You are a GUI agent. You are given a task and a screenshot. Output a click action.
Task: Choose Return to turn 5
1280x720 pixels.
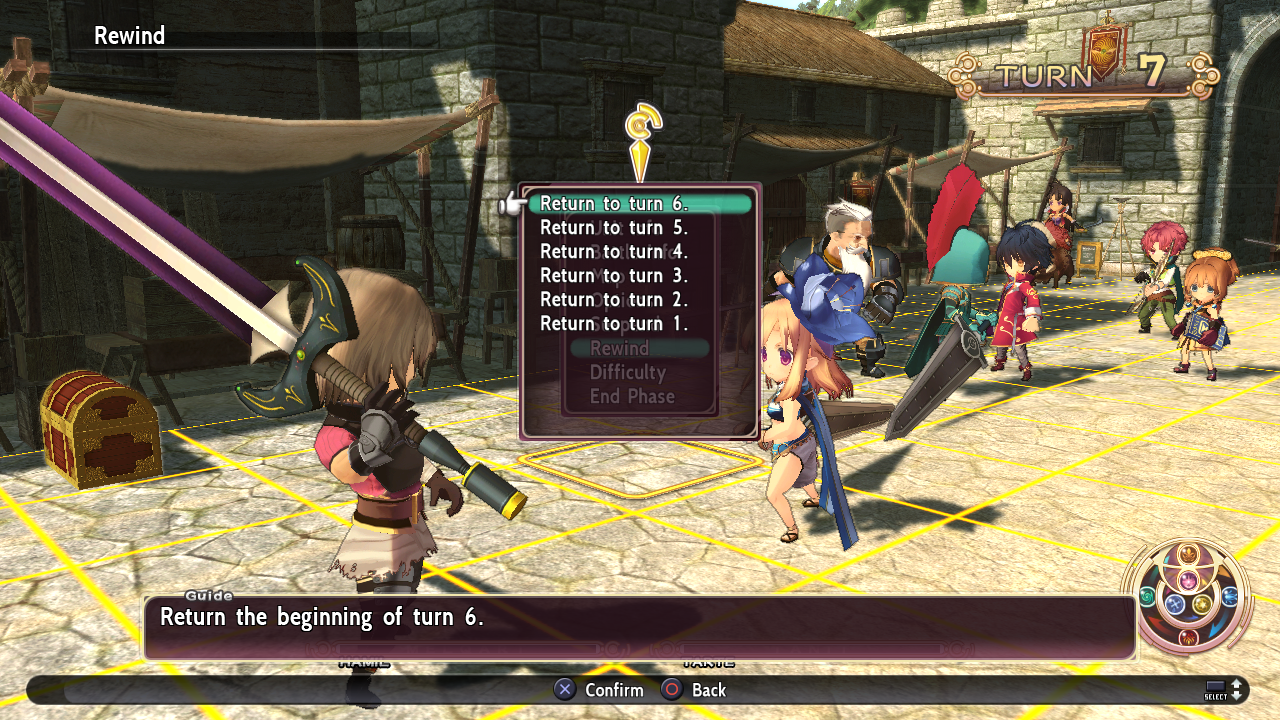click(x=614, y=228)
